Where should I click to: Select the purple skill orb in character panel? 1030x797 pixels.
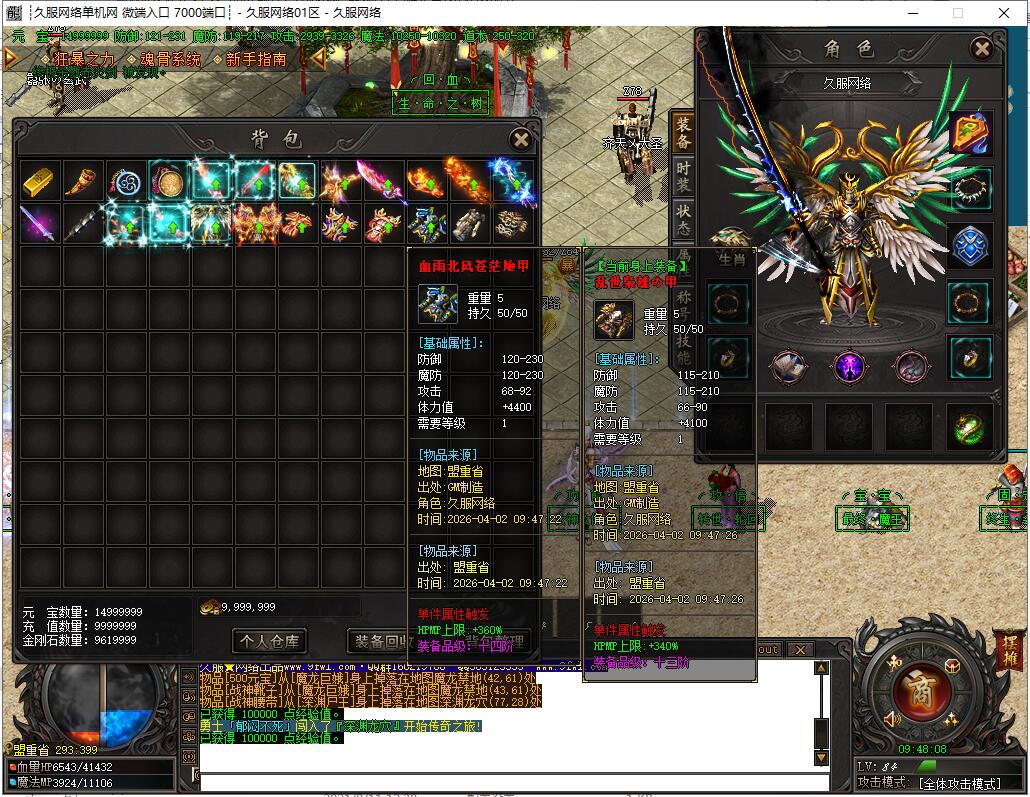(850, 367)
